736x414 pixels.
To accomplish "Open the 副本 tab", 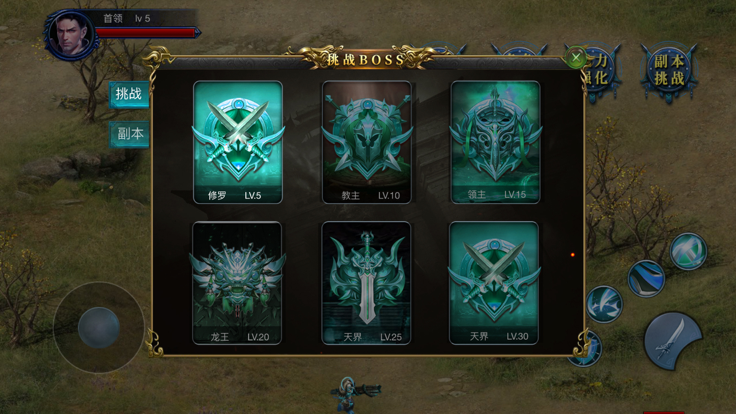I will coord(130,134).
